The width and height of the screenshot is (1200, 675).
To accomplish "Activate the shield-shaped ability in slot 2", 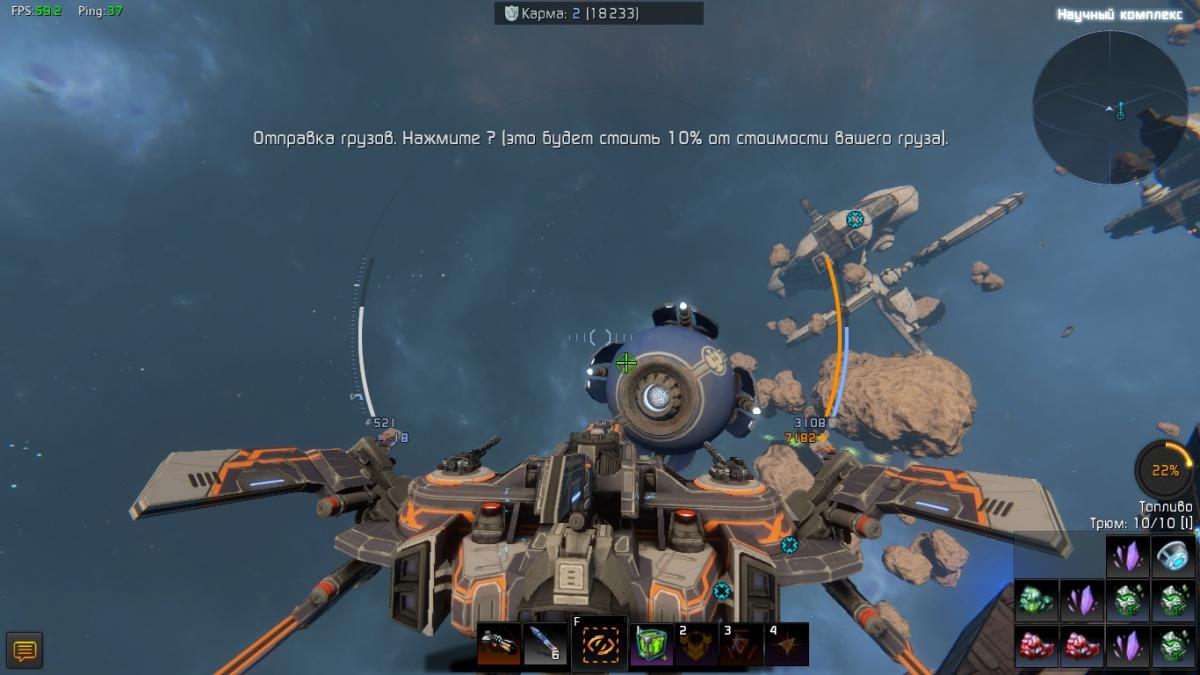I will pyautogui.click(x=696, y=646).
